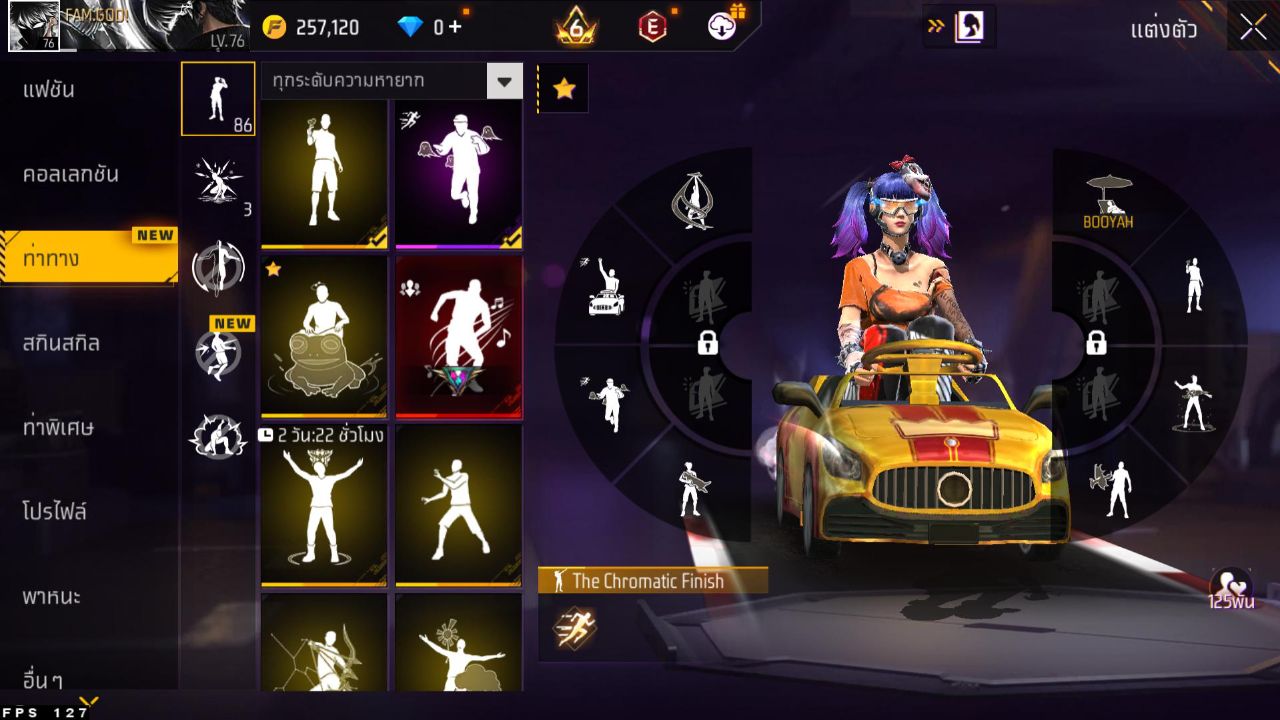Open the ท่าพิเศษ menu item
Screen dimensions: 1280x720
tap(58, 428)
